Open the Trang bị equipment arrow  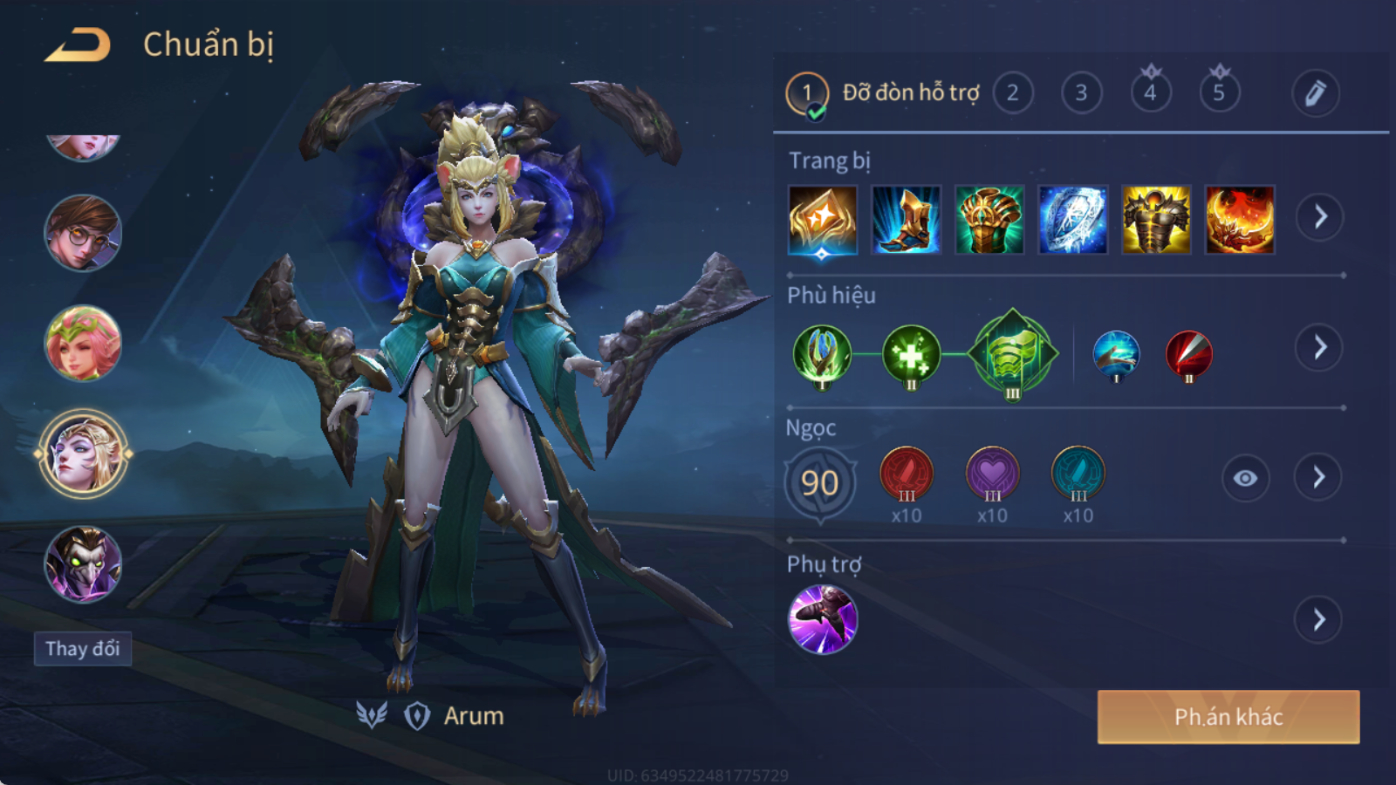1320,217
